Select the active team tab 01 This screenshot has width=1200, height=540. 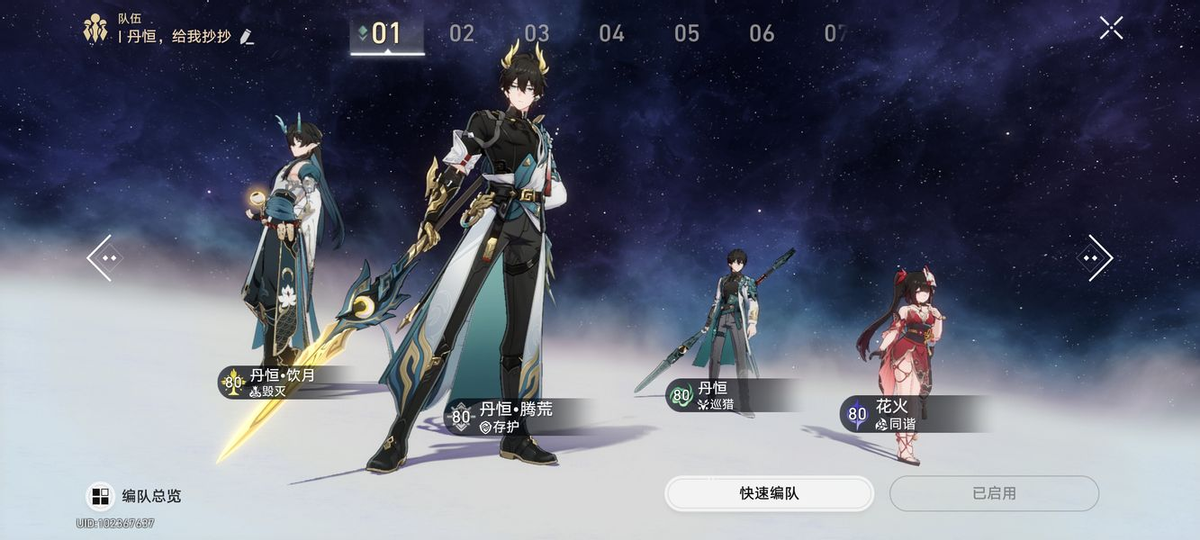(386, 34)
